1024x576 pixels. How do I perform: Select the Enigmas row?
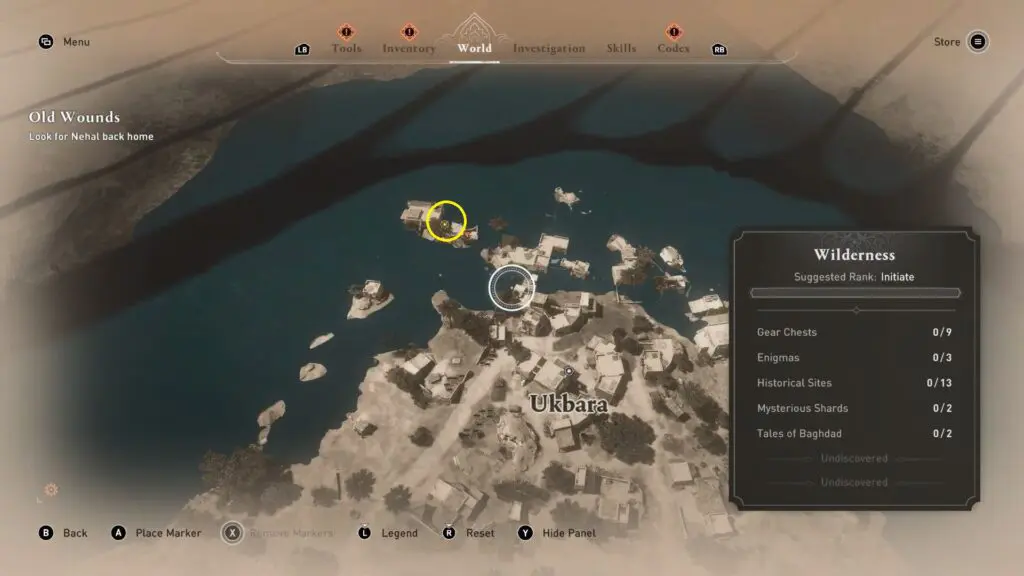[854, 358]
